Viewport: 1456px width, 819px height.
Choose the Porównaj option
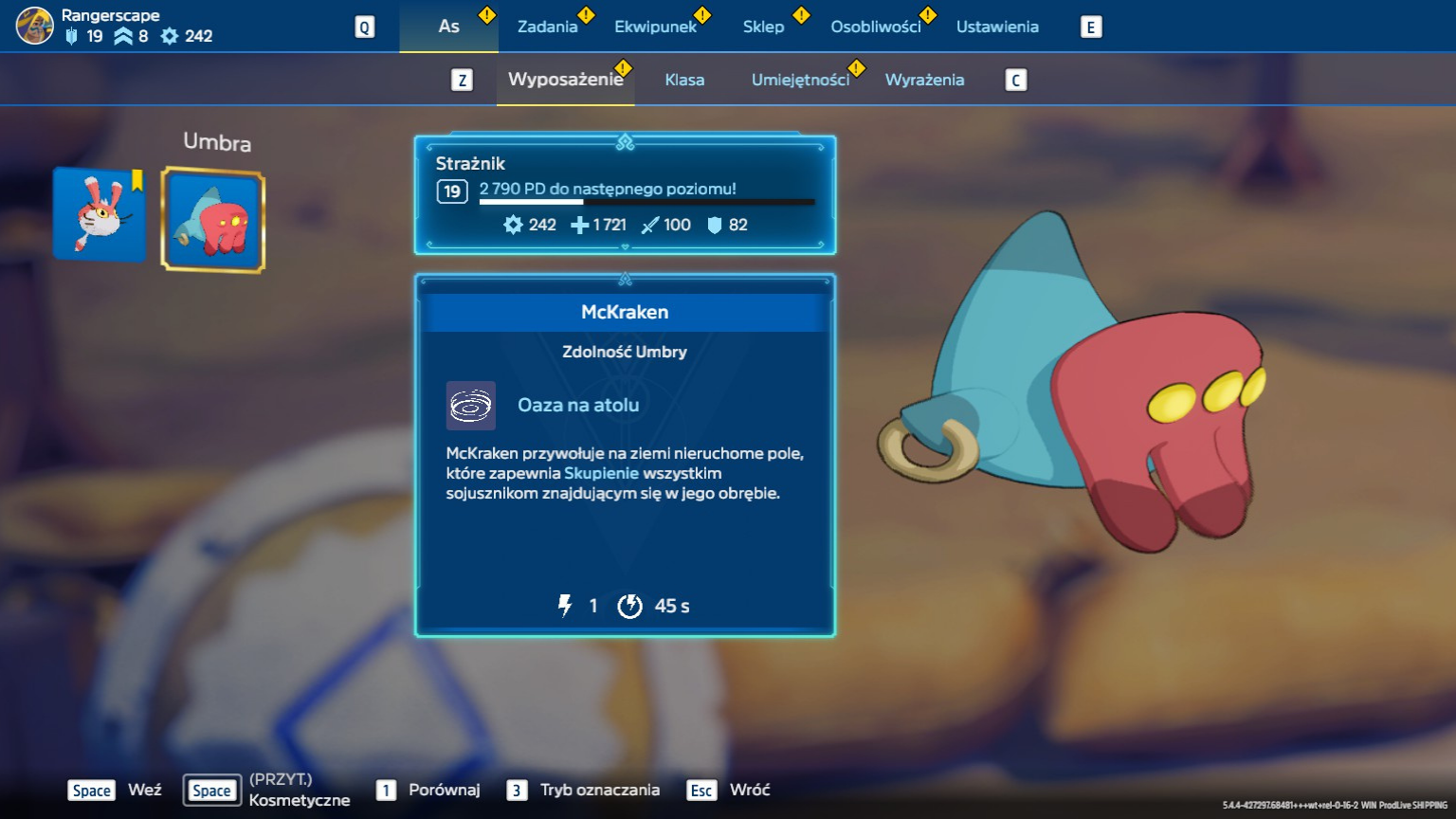(444, 790)
